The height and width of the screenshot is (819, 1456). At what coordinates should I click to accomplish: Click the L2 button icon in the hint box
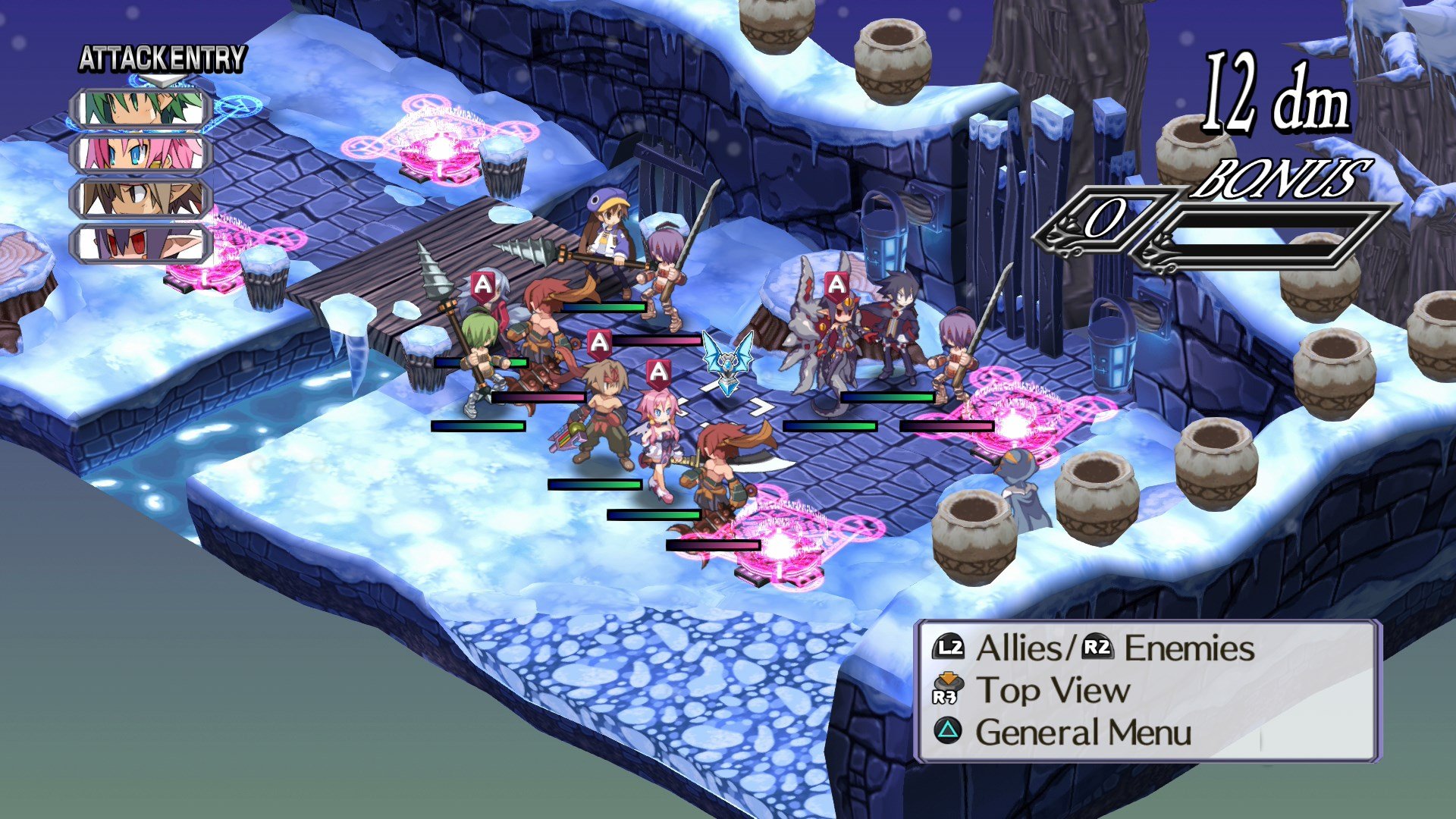click(950, 648)
